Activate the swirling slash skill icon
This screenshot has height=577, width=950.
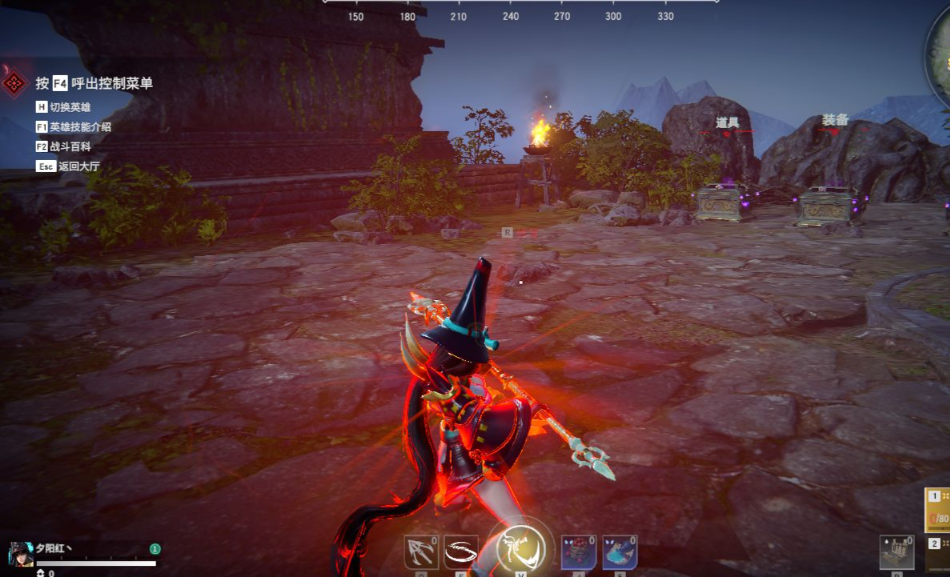461,552
